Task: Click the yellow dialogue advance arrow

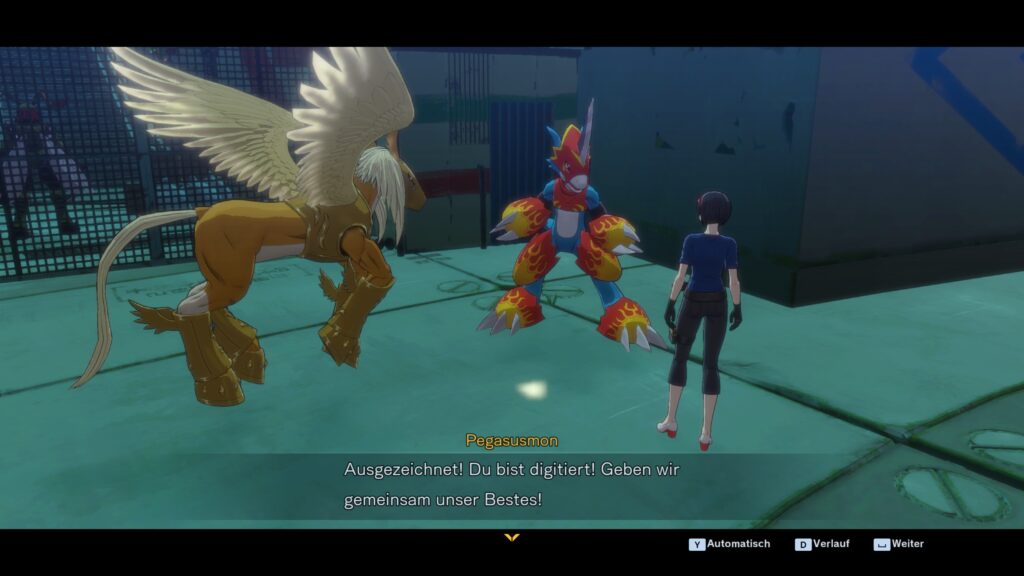Action: point(512,538)
